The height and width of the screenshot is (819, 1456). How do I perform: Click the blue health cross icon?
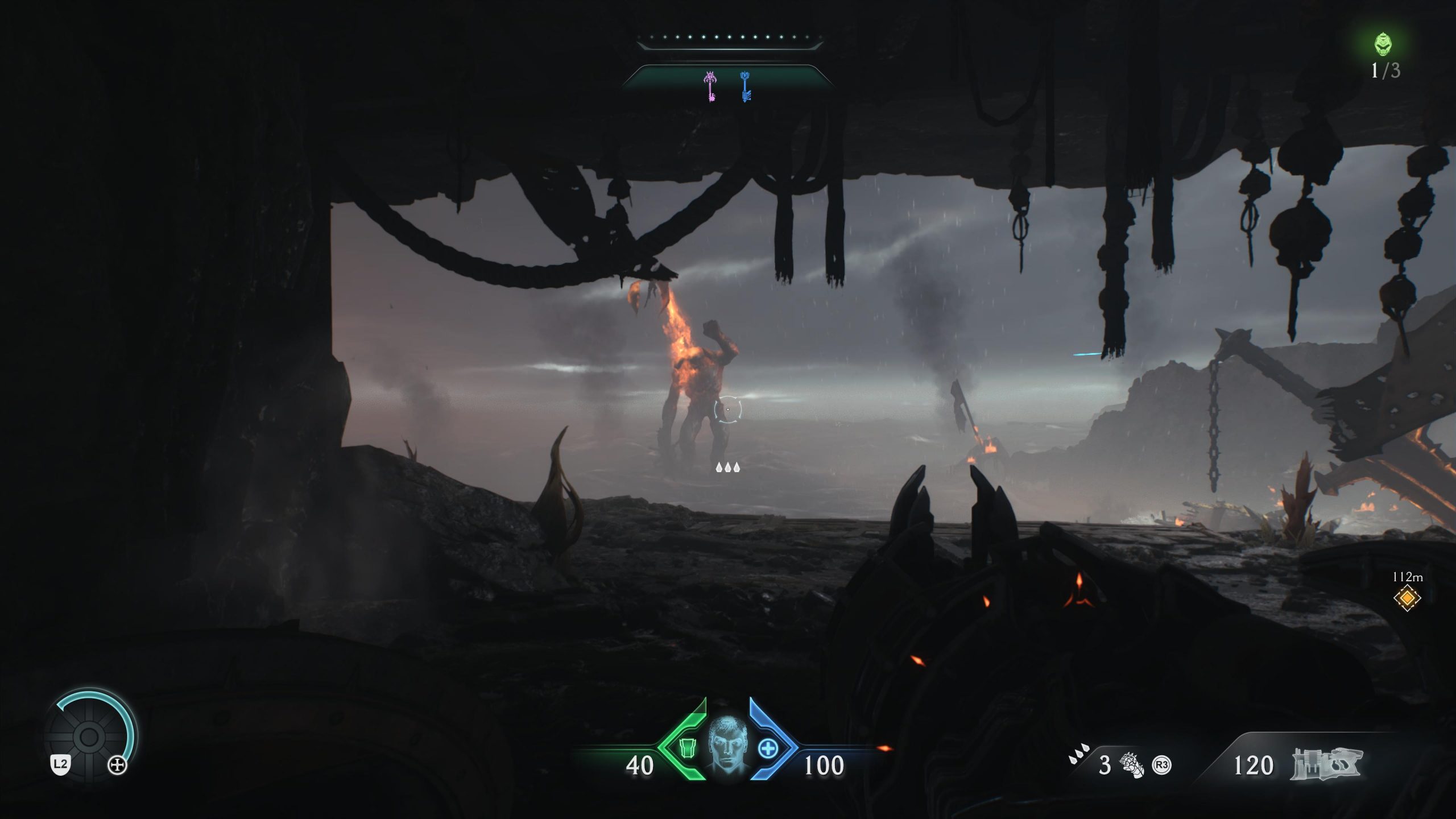[x=768, y=748]
